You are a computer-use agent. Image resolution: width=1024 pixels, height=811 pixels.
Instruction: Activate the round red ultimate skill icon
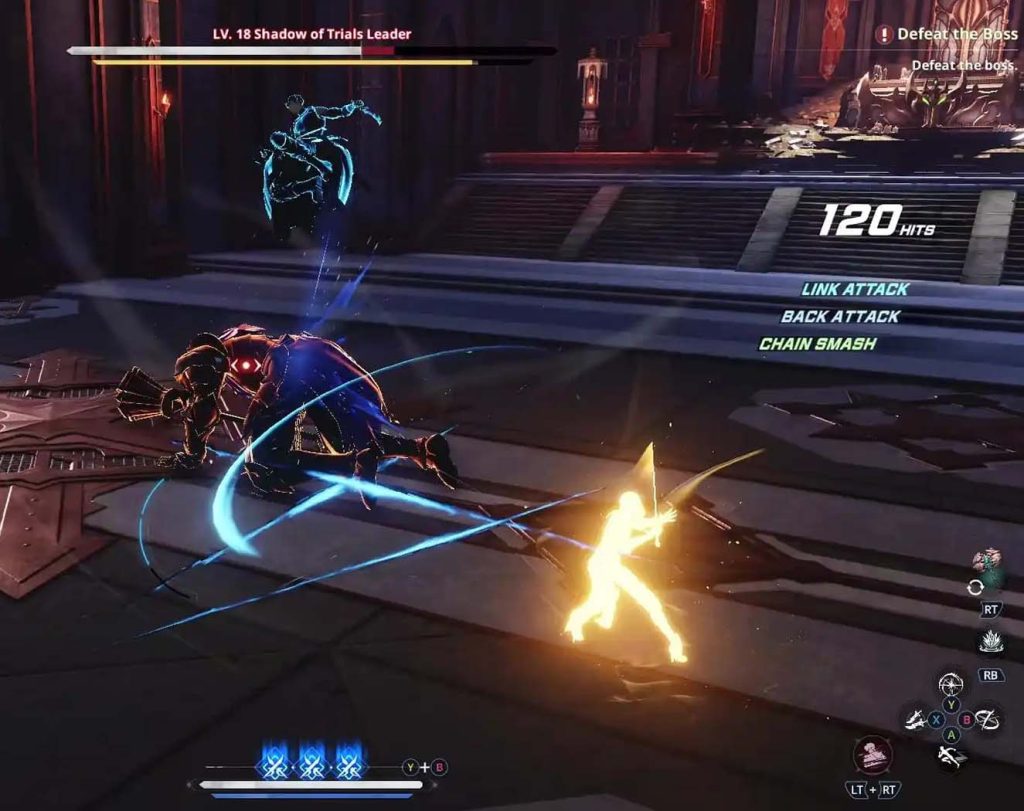(x=872, y=754)
